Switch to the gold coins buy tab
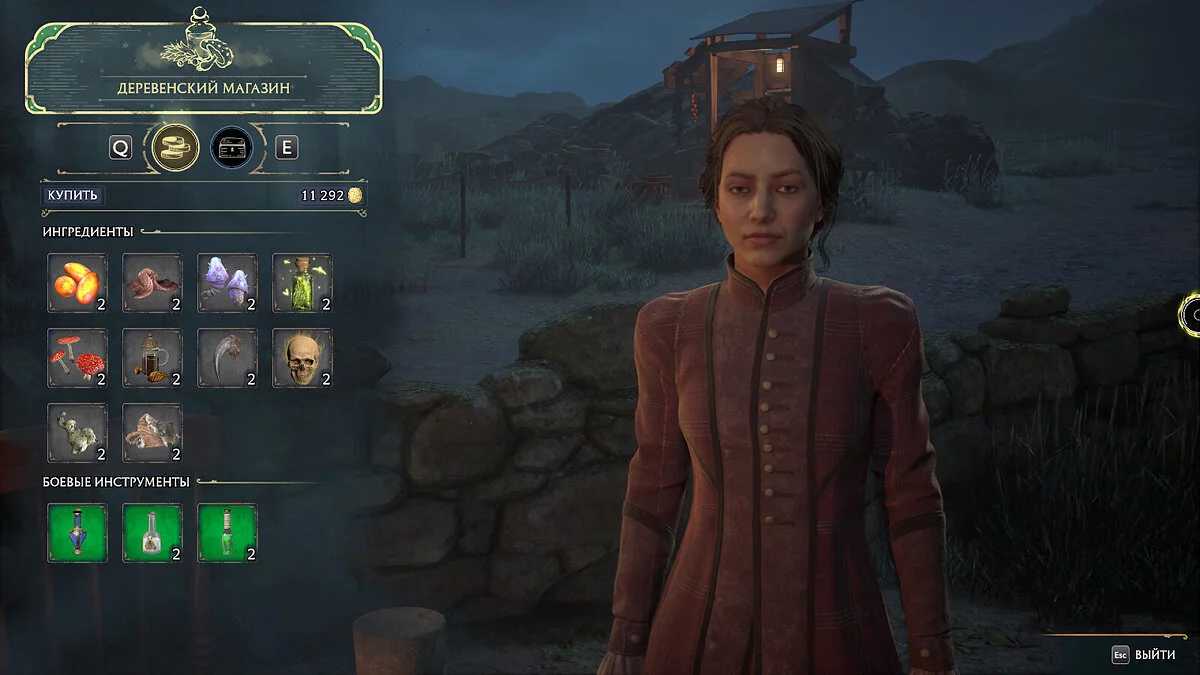 173,148
